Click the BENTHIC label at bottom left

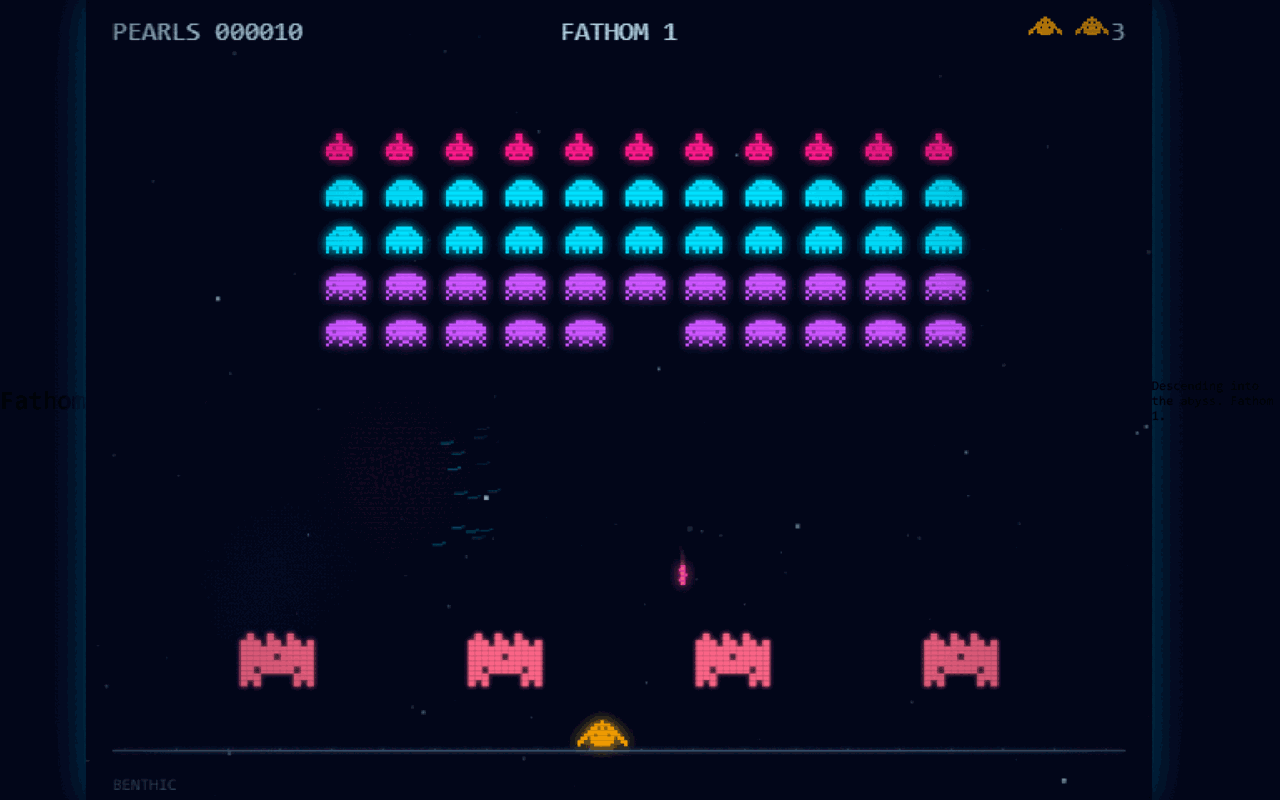point(146,785)
